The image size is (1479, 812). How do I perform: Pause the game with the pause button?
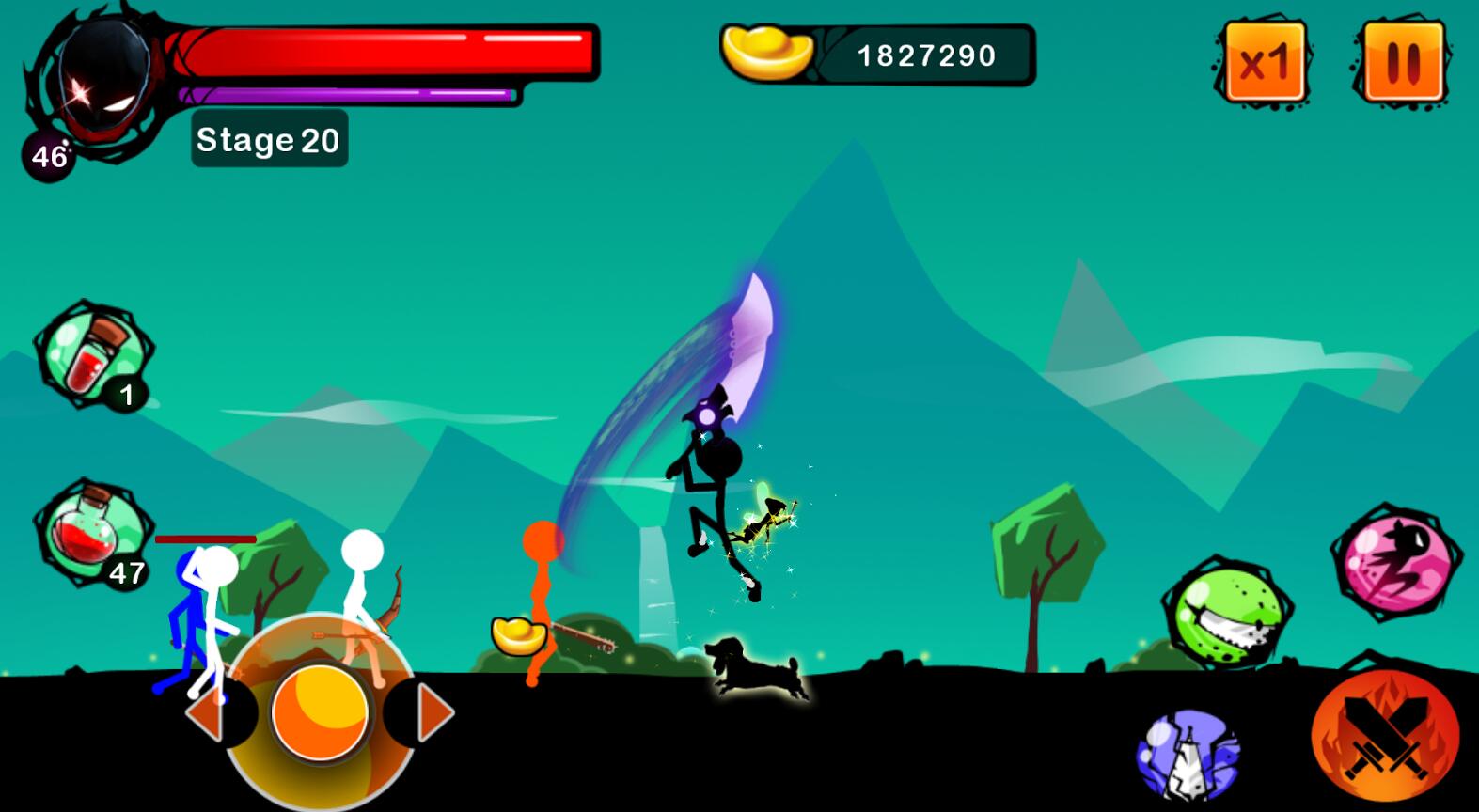(1402, 62)
